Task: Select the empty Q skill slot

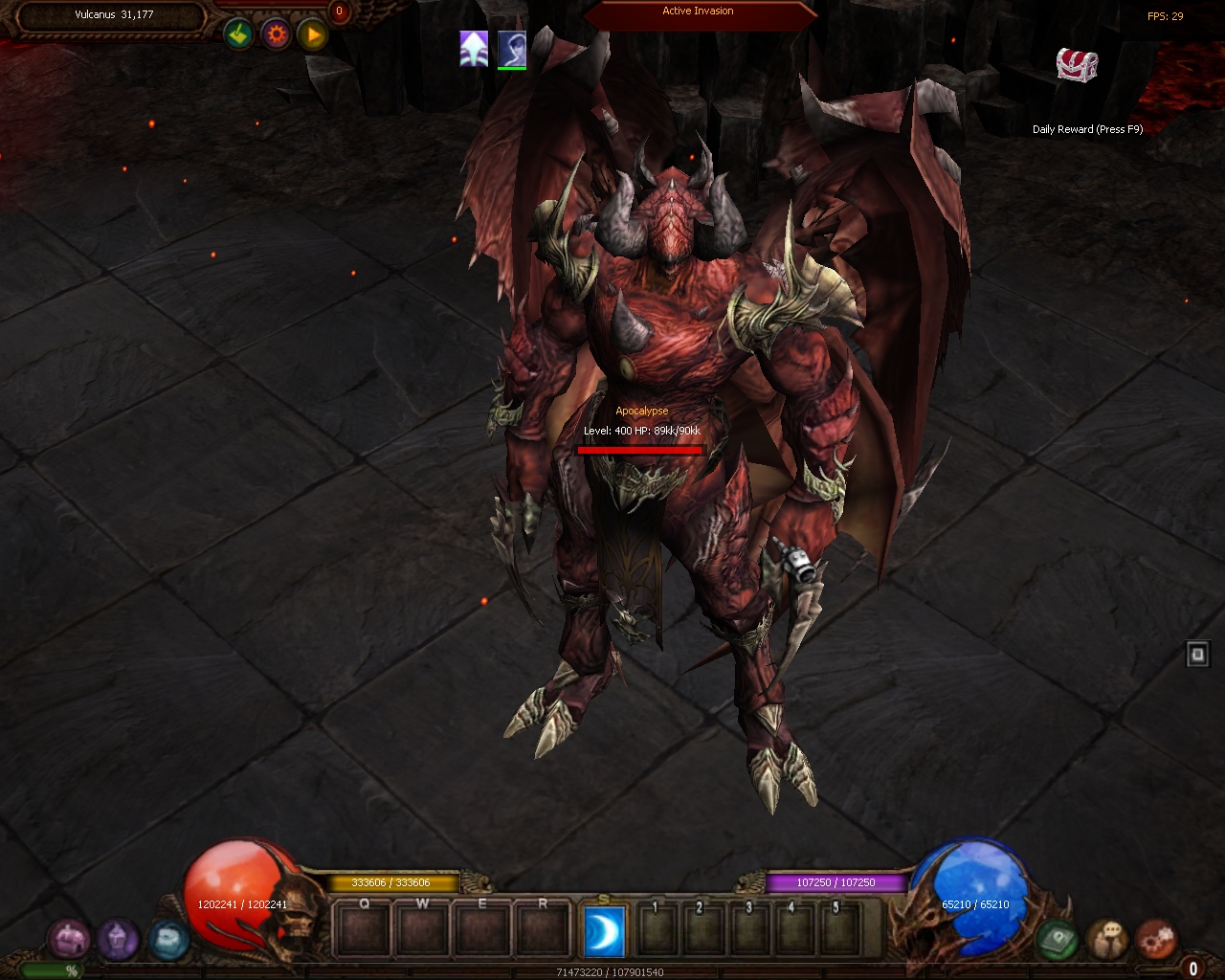Action: click(364, 929)
